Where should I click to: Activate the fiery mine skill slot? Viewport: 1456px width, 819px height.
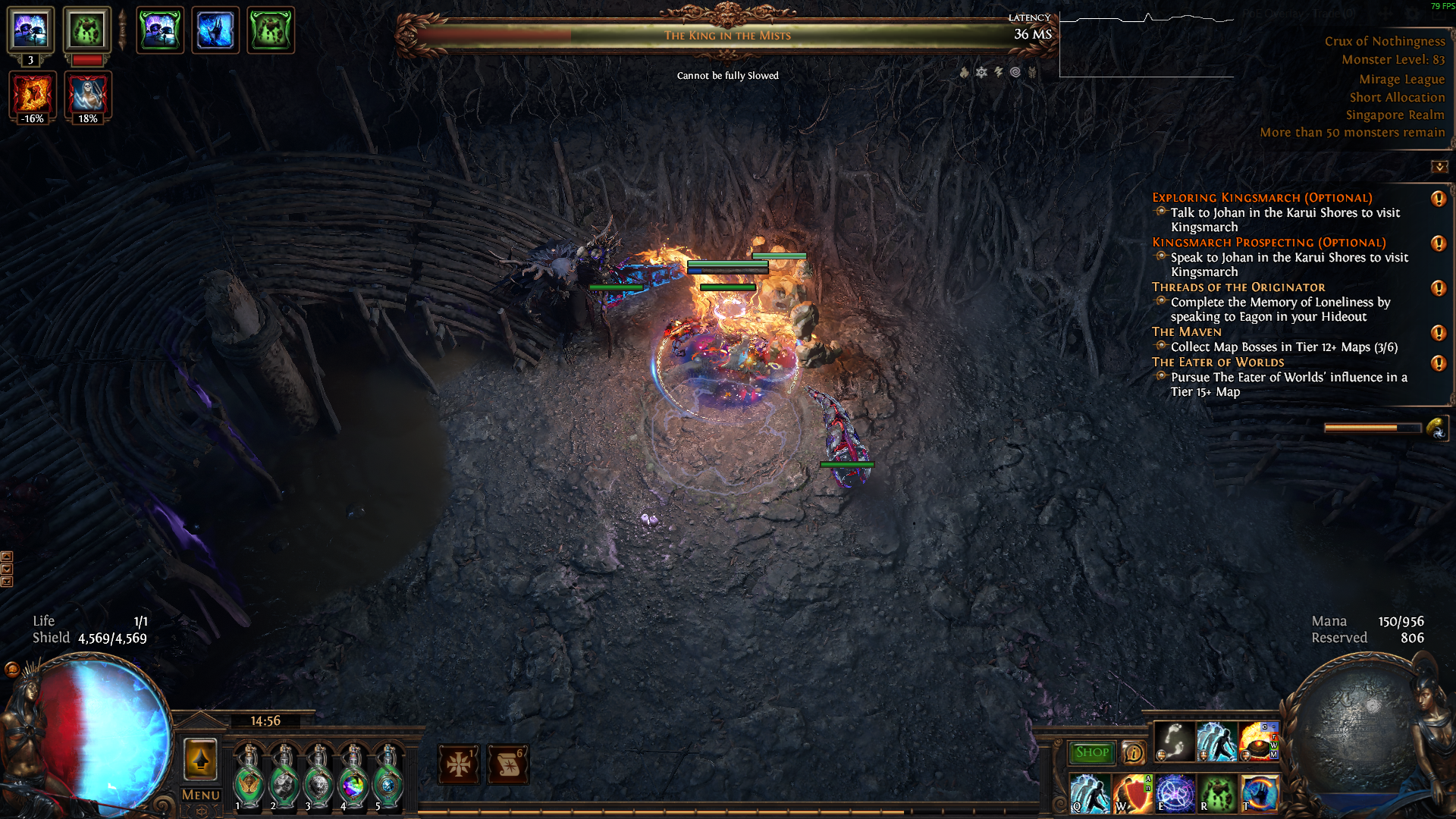pos(1258,742)
